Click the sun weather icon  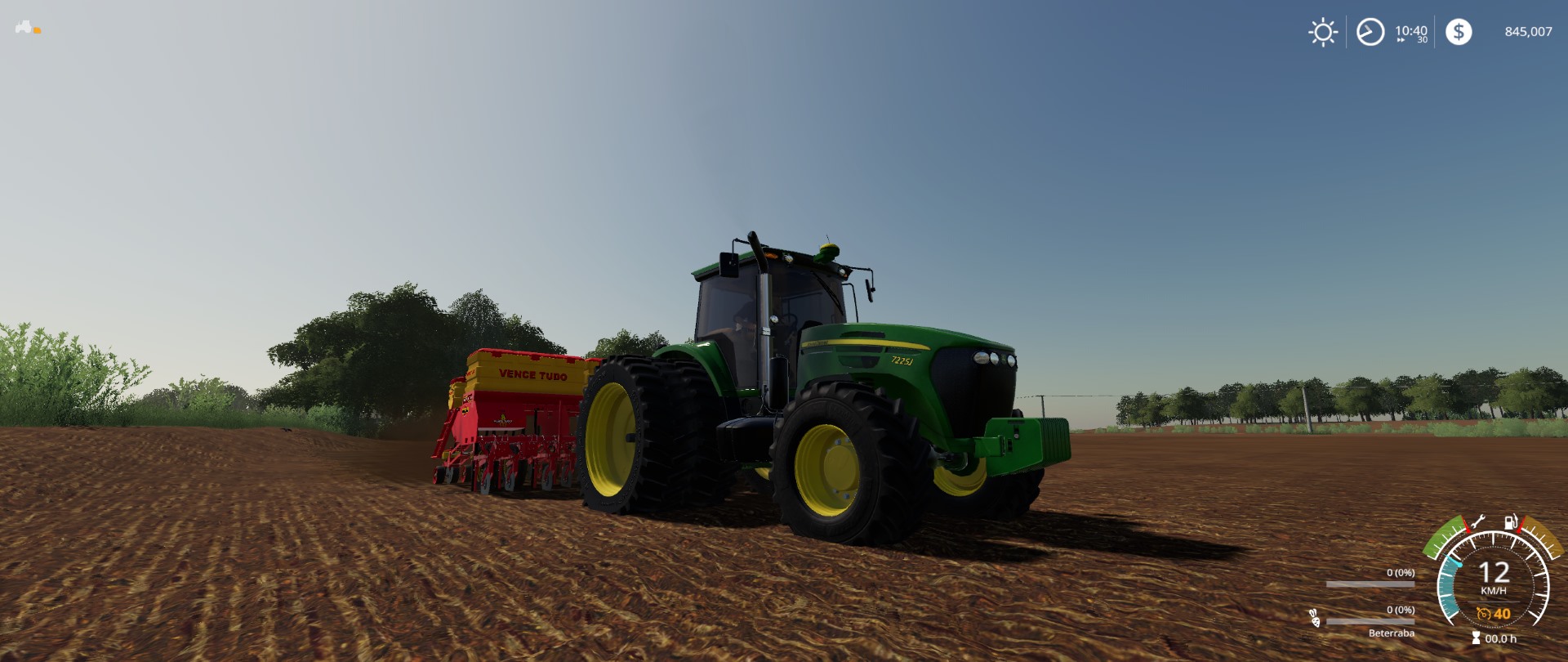pos(1322,31)
